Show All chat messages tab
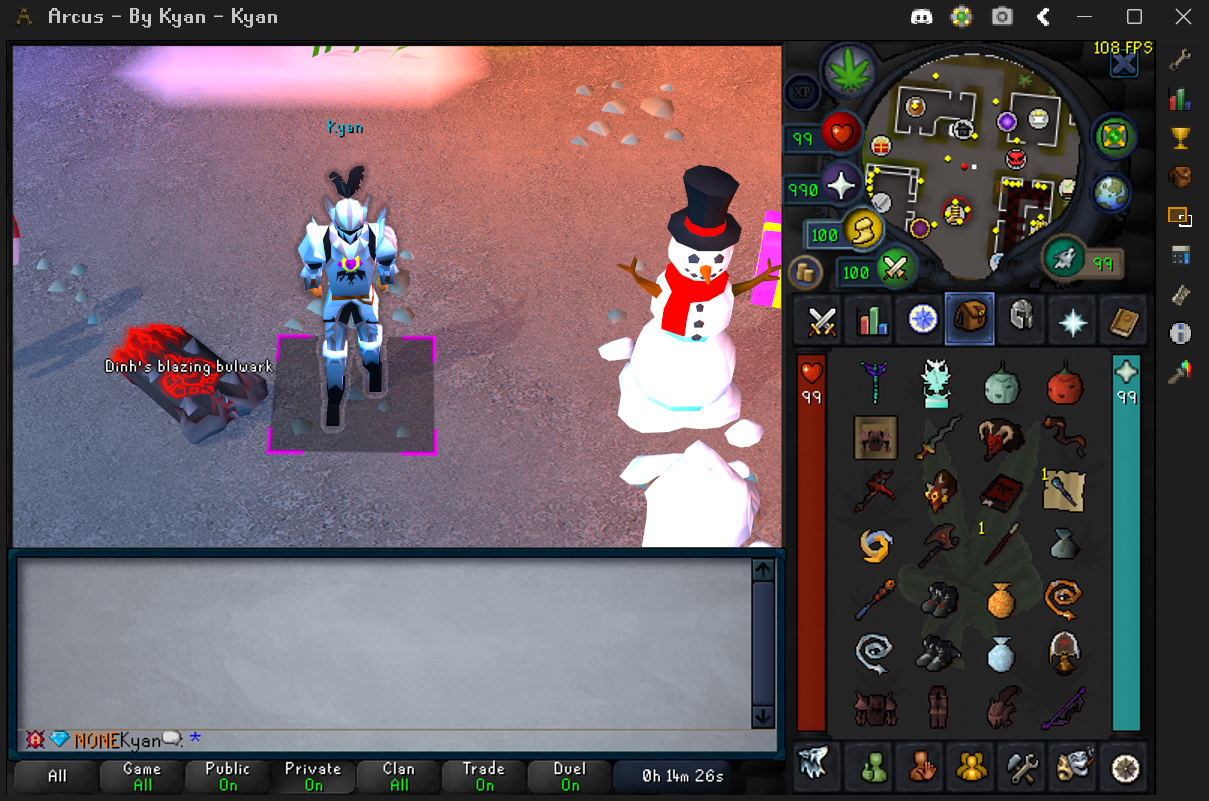 (x=57, y=776)
